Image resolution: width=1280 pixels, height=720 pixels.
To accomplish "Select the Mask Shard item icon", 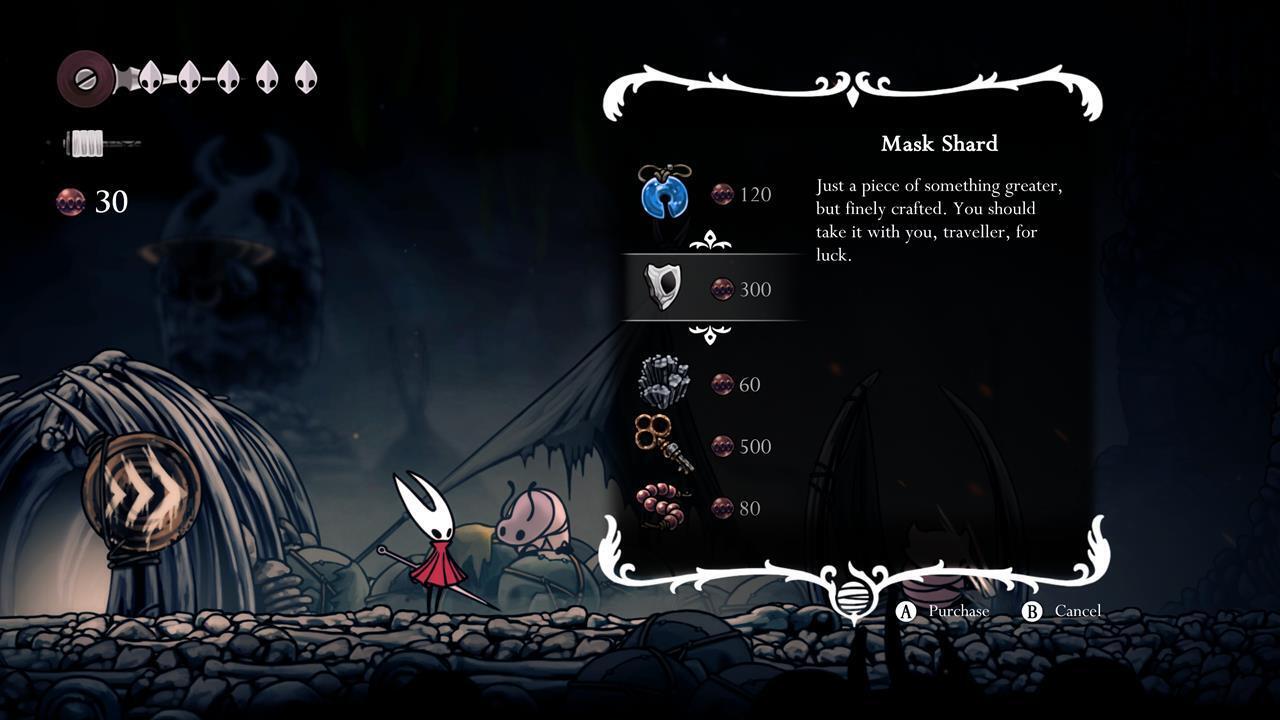I will click(662, 289).
